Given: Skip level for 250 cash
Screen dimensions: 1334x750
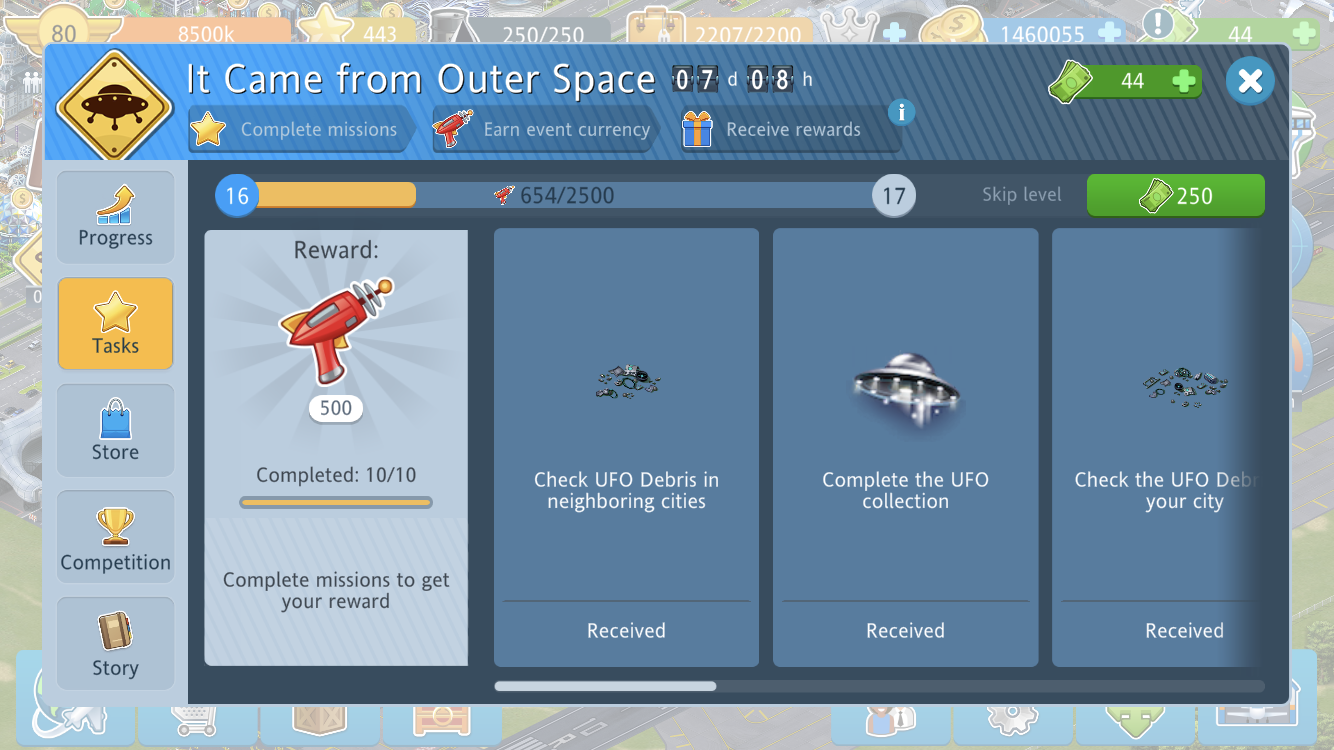Looking at the screenshot, I should [1175, 195].
